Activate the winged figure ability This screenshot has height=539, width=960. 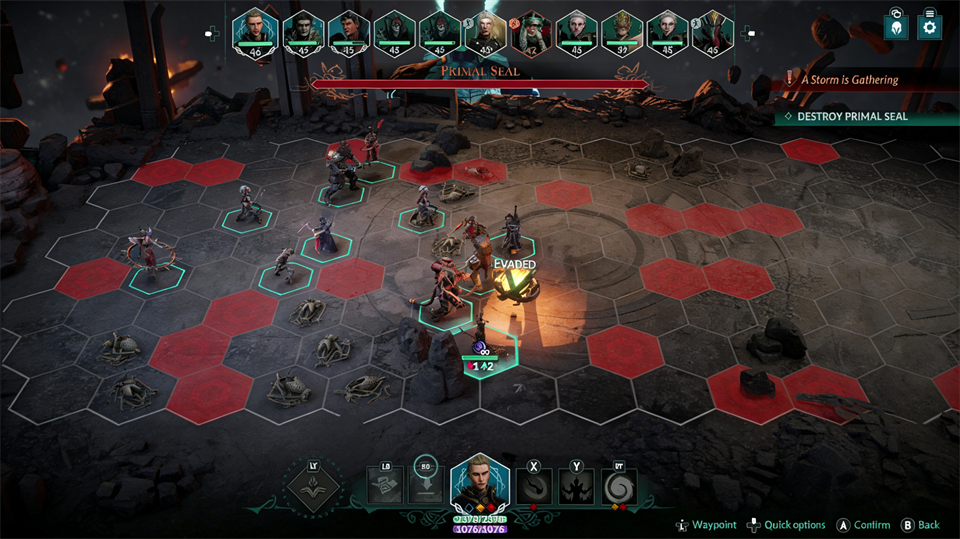578,488
